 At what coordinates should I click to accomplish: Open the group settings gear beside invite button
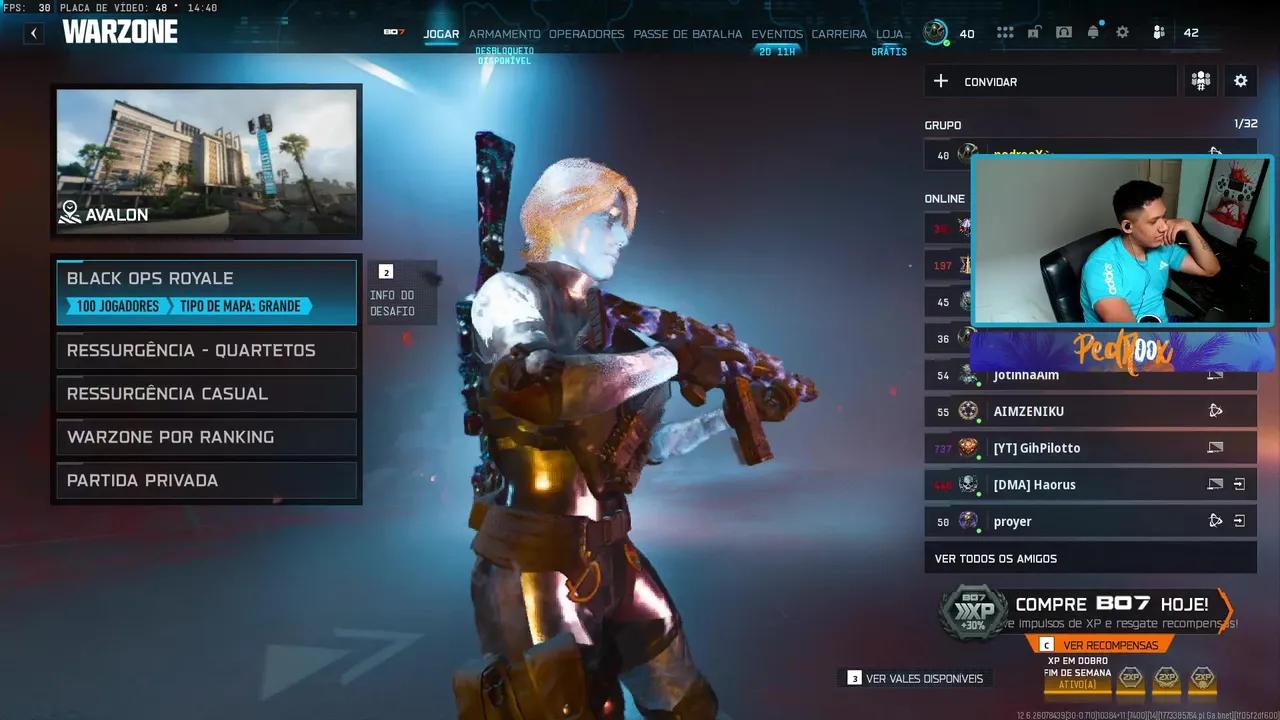[1240, 81]
